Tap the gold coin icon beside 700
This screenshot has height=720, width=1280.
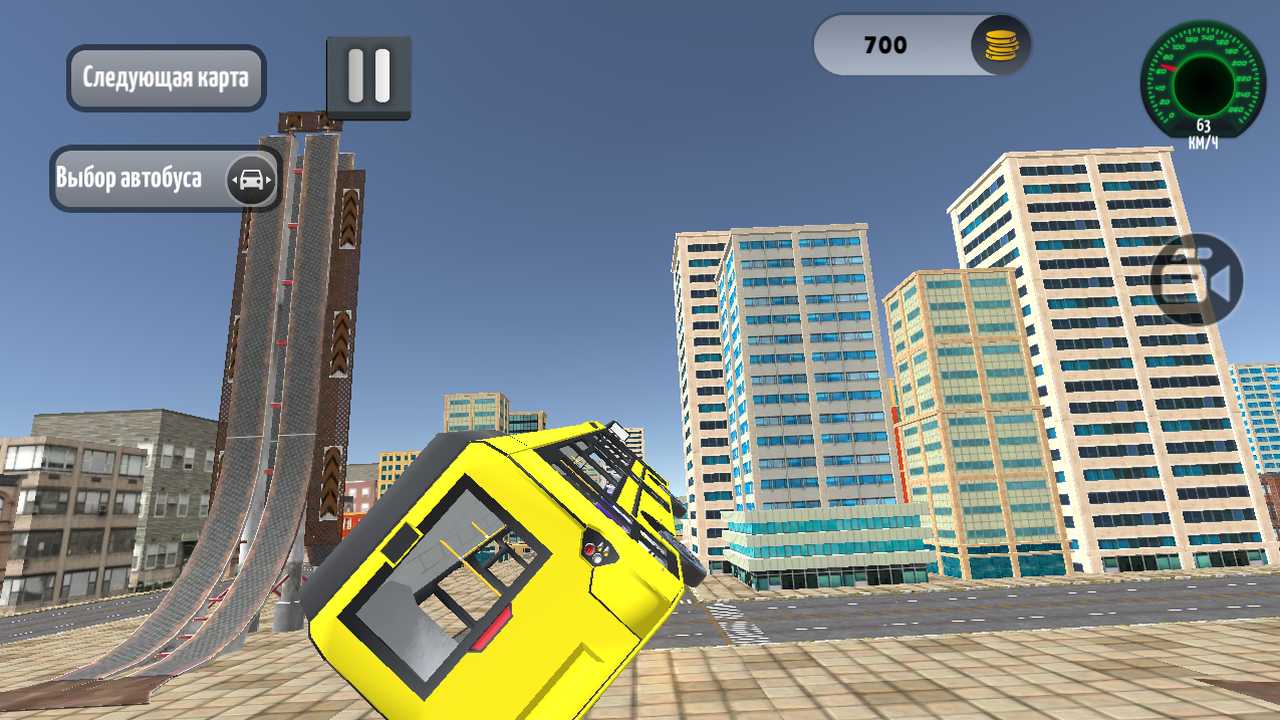click(1003, 44)
